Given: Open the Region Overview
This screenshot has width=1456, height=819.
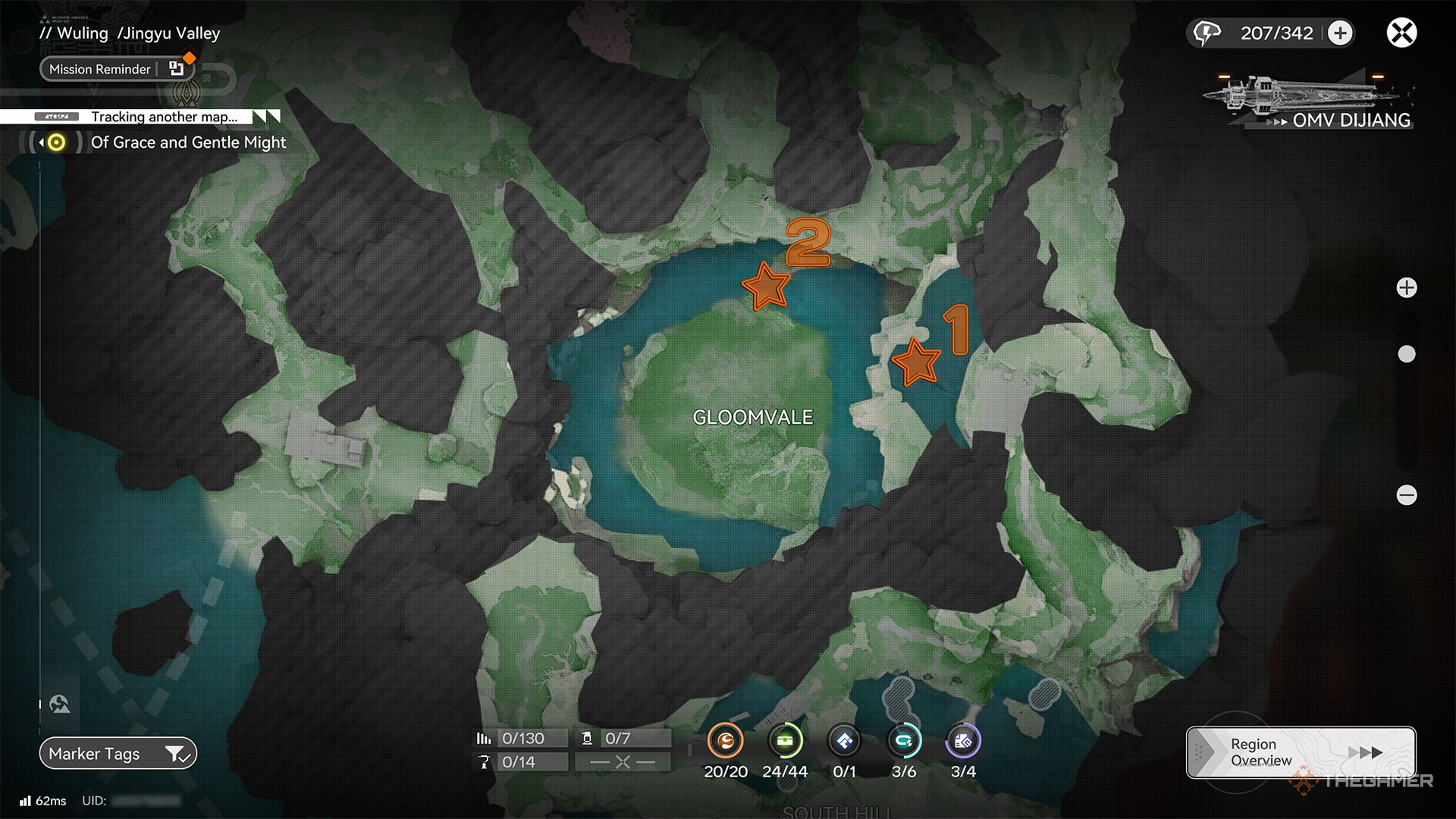Looking at the screenshot, I should (x=1301, y=752).
